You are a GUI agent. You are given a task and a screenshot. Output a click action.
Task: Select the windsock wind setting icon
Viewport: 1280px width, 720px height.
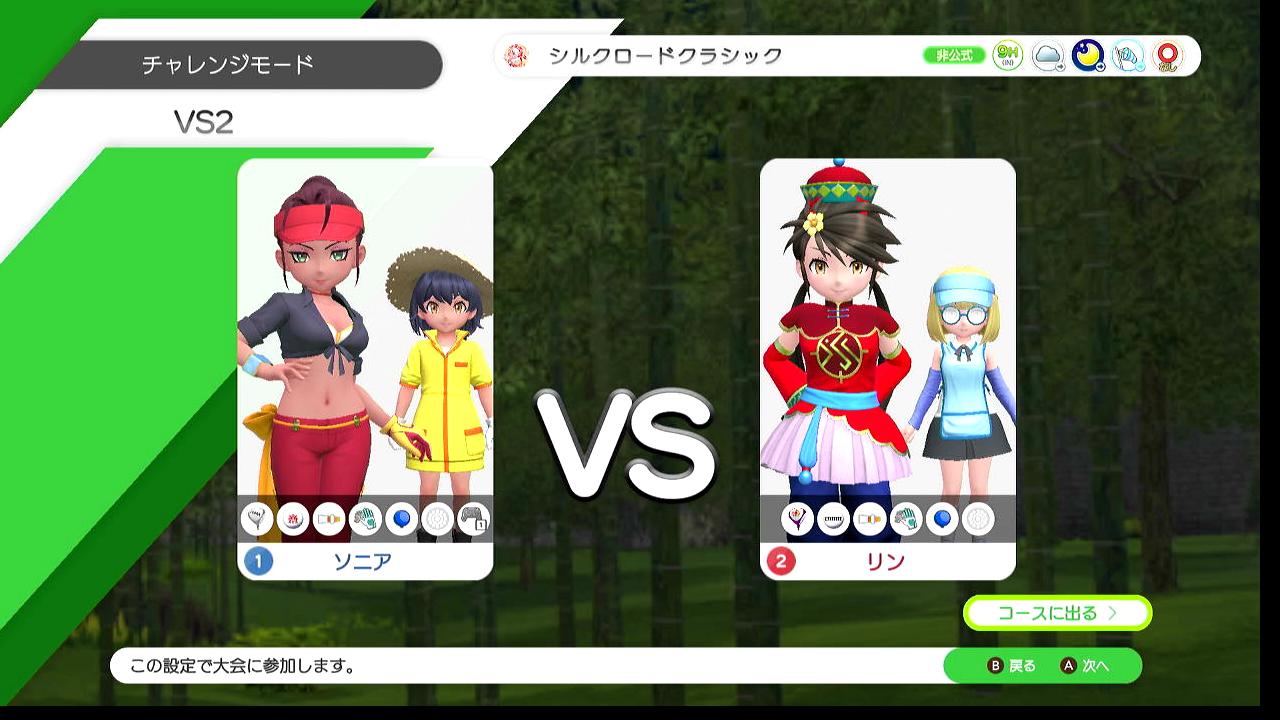click(1128, 56)
